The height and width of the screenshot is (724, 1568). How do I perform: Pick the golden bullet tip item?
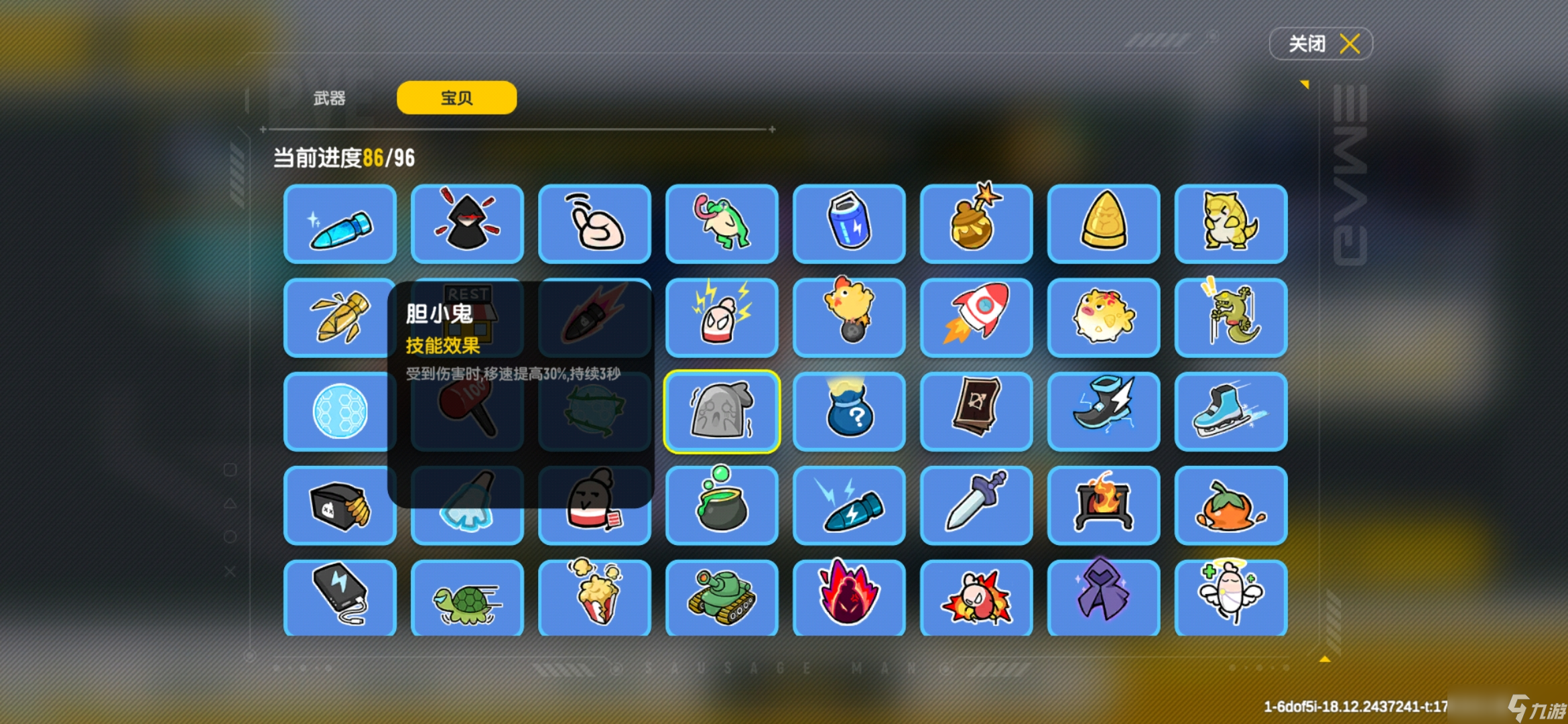(1104, 224)
